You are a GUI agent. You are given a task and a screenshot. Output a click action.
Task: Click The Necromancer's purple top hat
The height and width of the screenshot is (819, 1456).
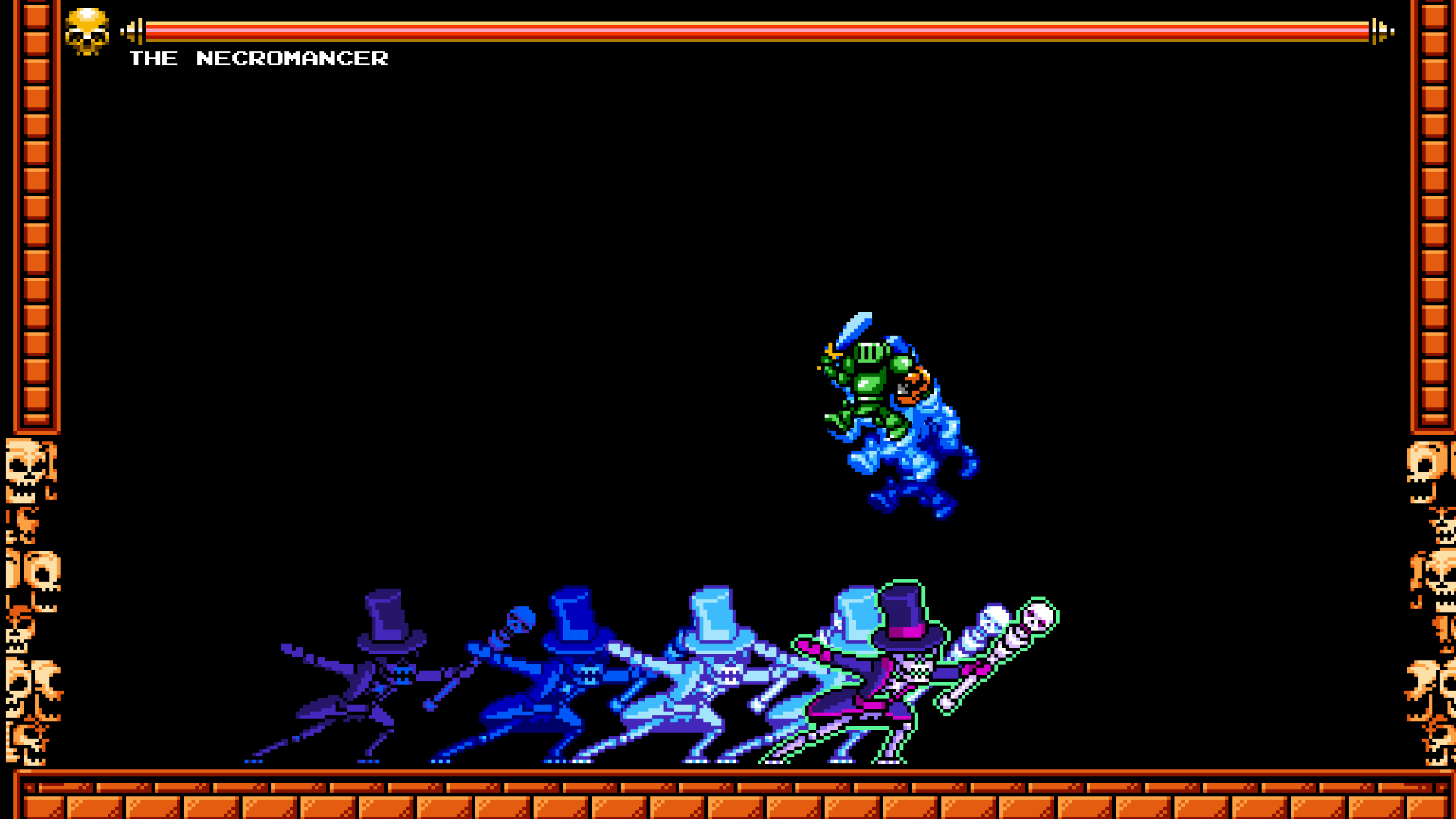click(x=904, y=614)
